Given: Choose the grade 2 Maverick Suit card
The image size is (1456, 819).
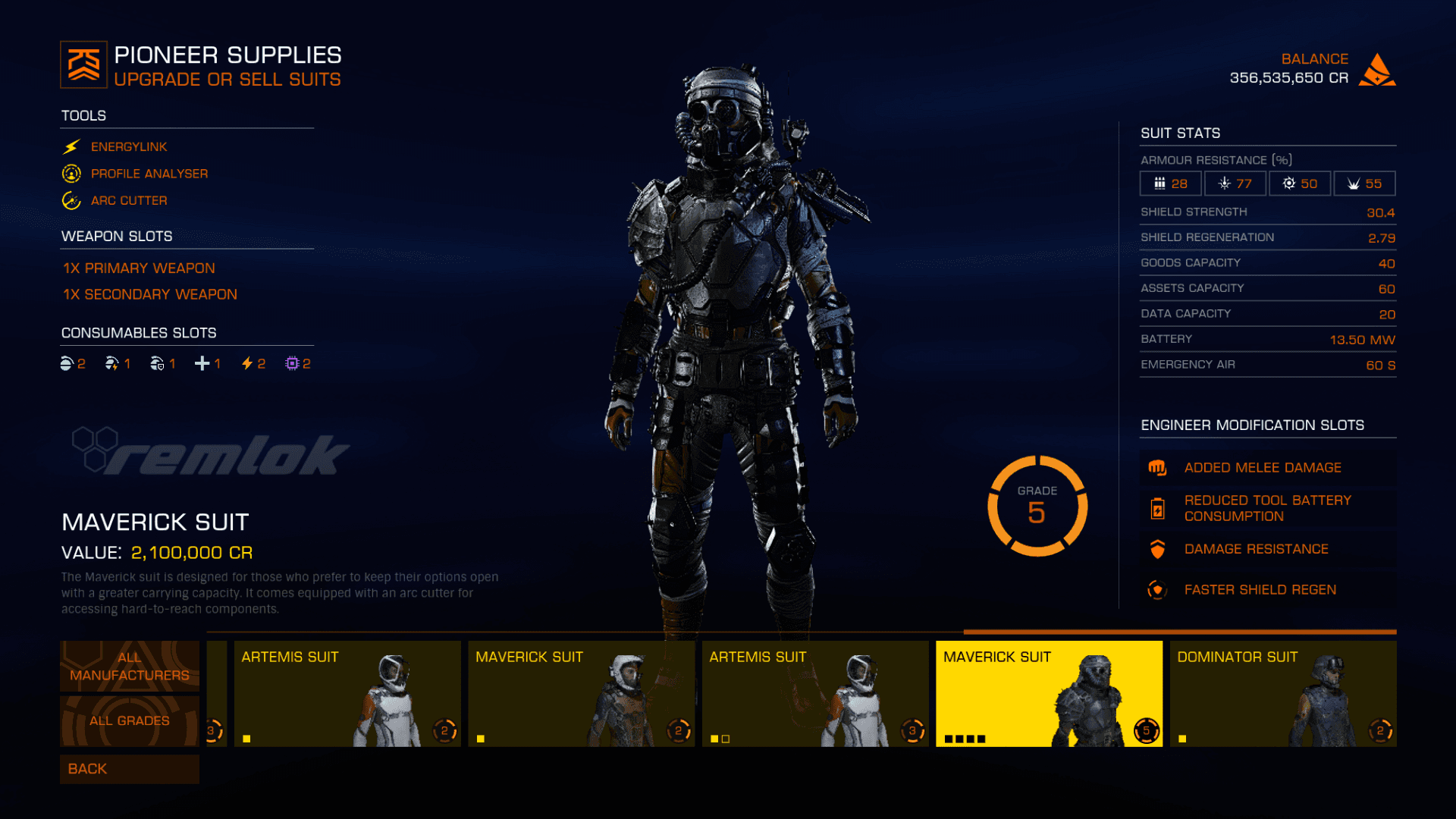Looking at the screenshot, I should 581,693.
